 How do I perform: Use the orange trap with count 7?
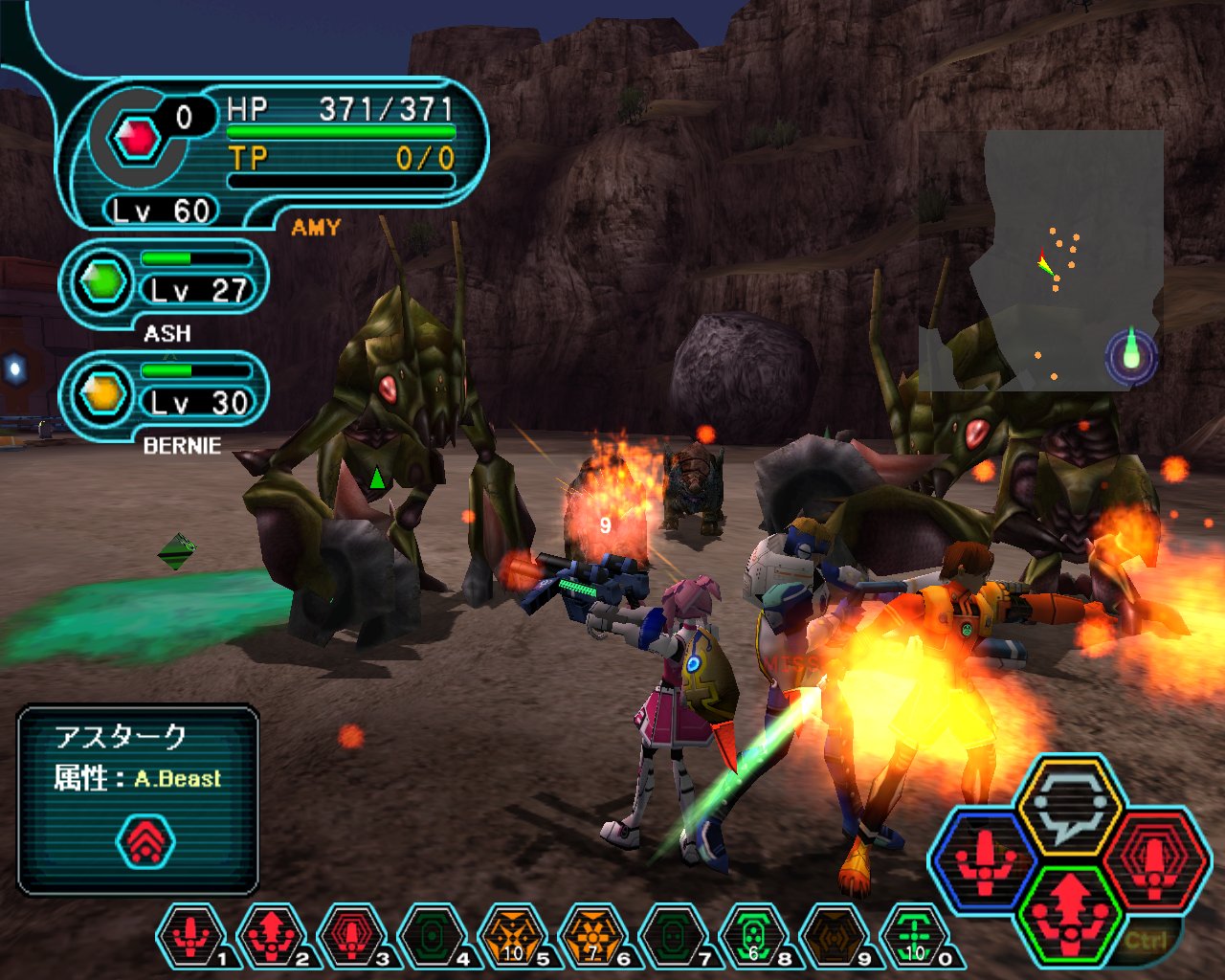point(593,935)
